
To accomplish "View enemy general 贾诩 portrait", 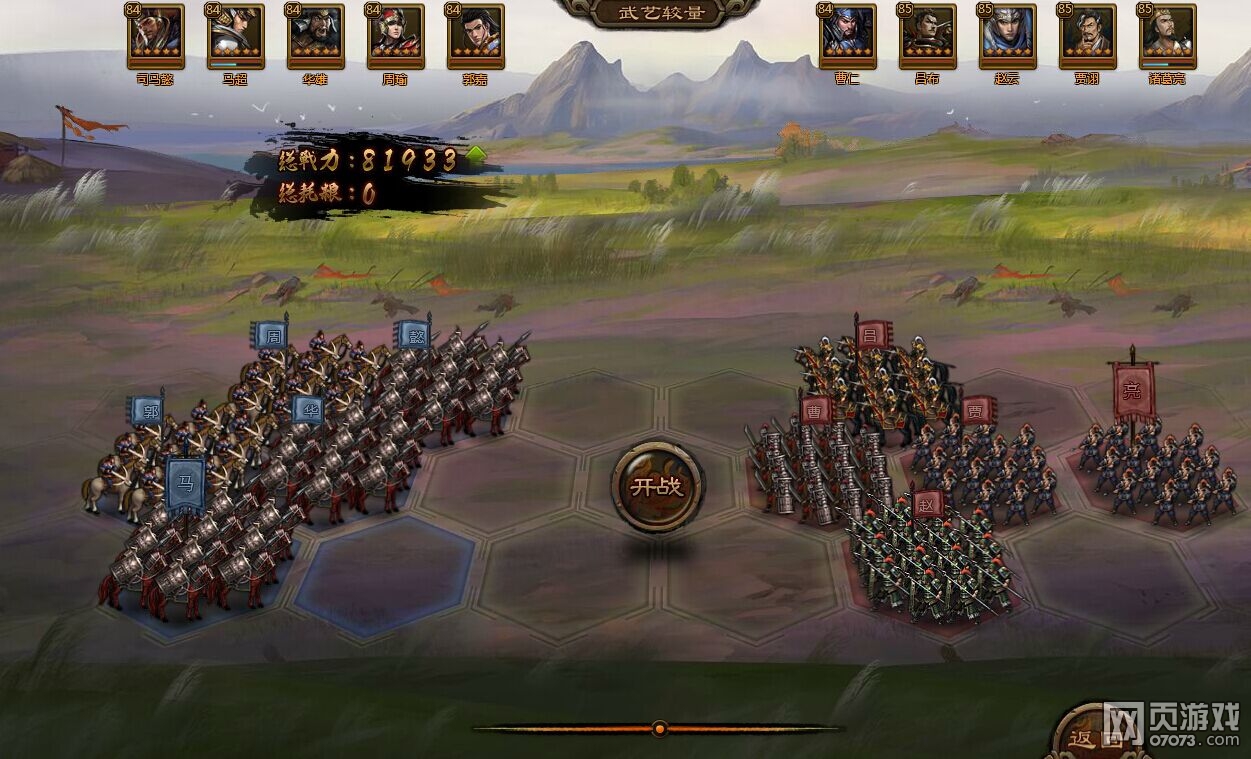I will click(x=1088, y=36).
